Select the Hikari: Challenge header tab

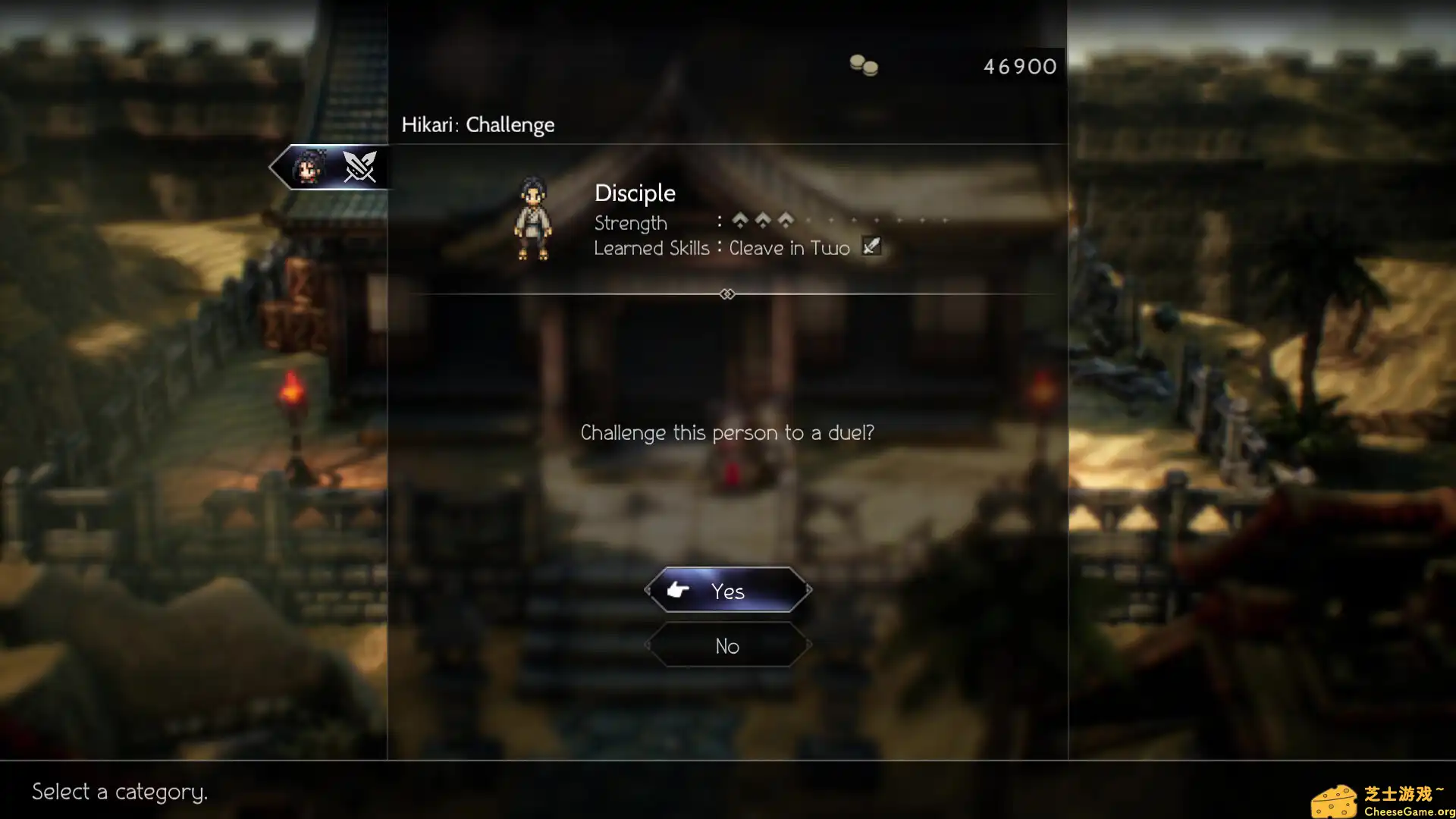478,124
